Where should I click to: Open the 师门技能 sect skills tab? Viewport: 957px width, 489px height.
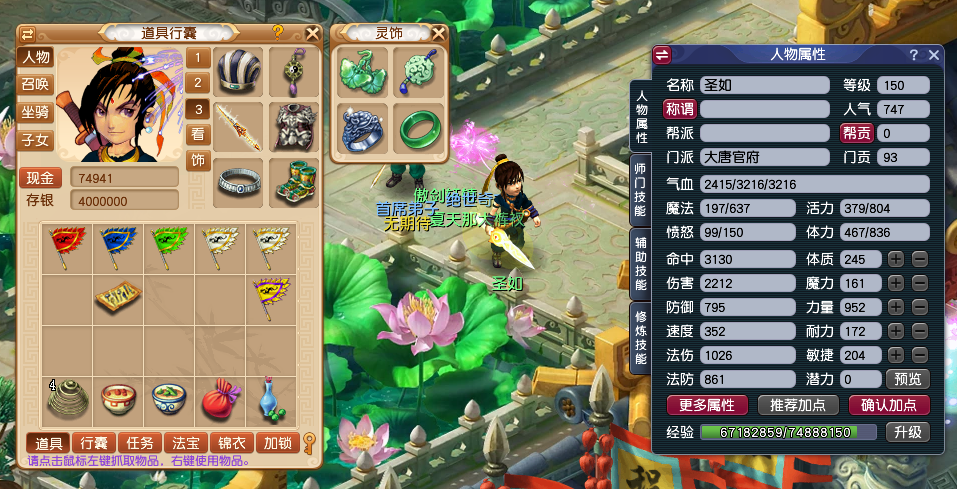[642, 187]
